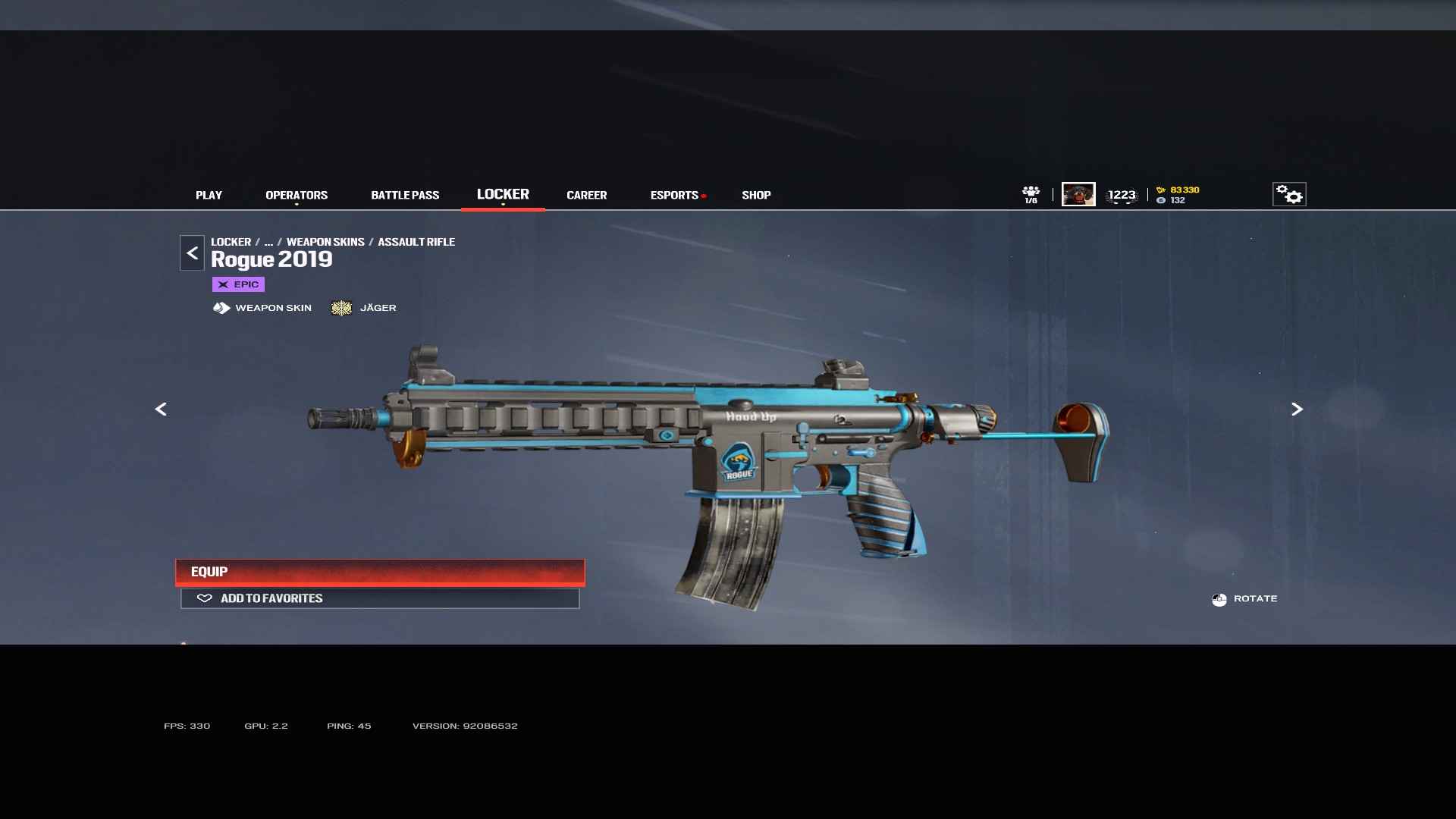The height and width of the screenshot is (819, 1456).
Task: Return to Weapon Skins breadcrumb
Action: click(x=325, y=242)
